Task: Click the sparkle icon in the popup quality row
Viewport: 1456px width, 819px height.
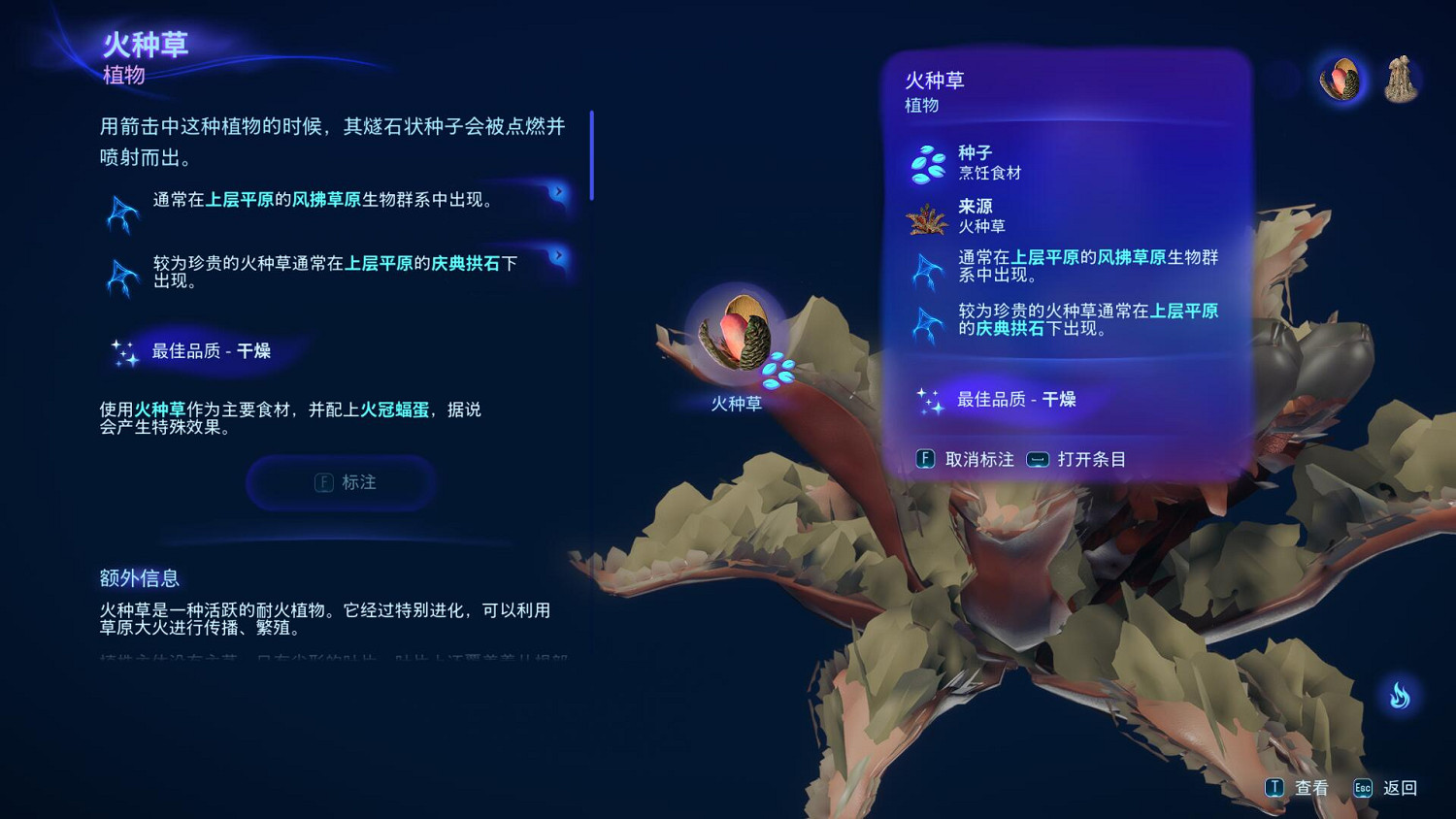Action: pos(929,399)
